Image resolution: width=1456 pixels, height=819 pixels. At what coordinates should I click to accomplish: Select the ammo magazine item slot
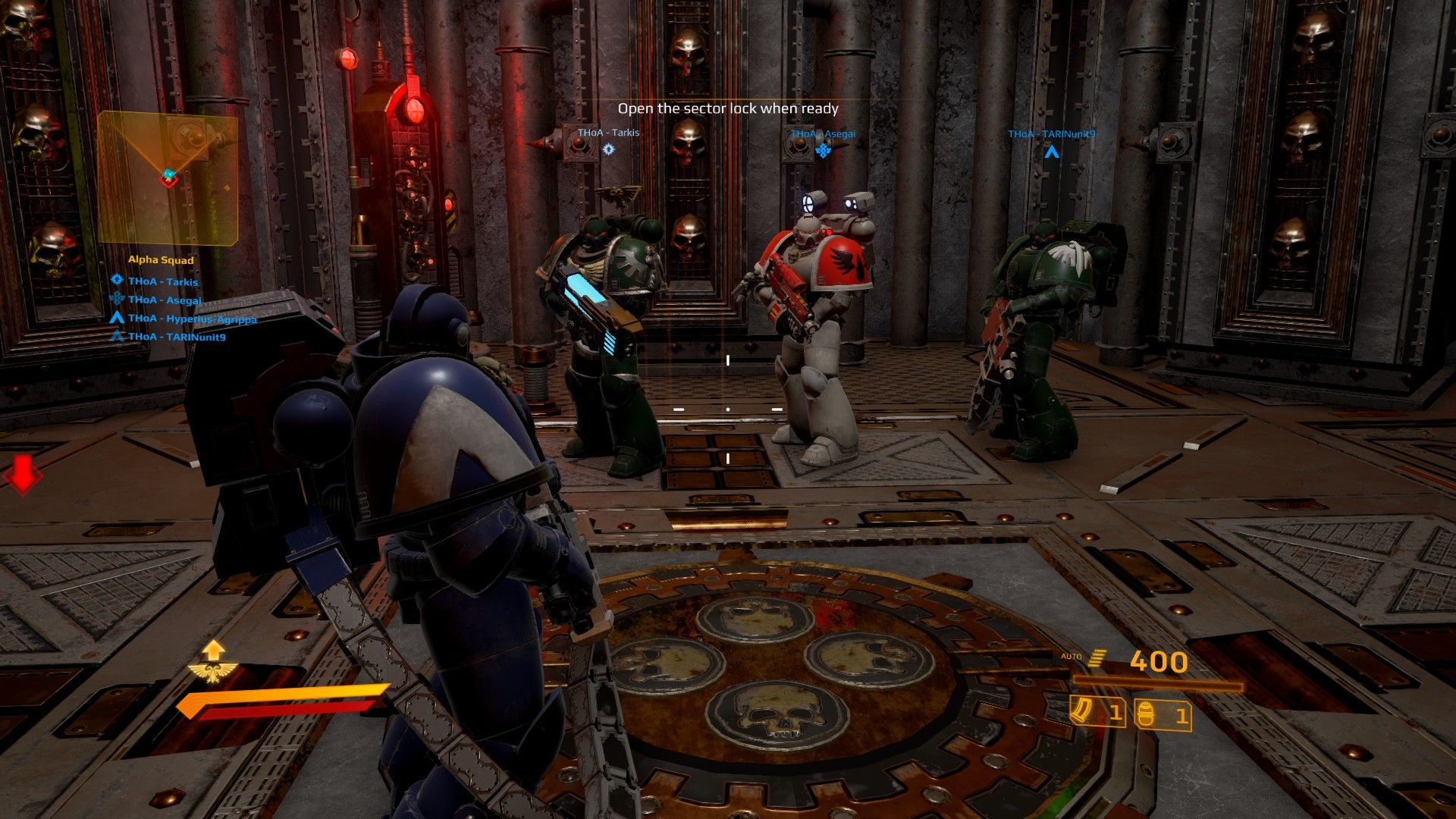[x=1097, y=713]
